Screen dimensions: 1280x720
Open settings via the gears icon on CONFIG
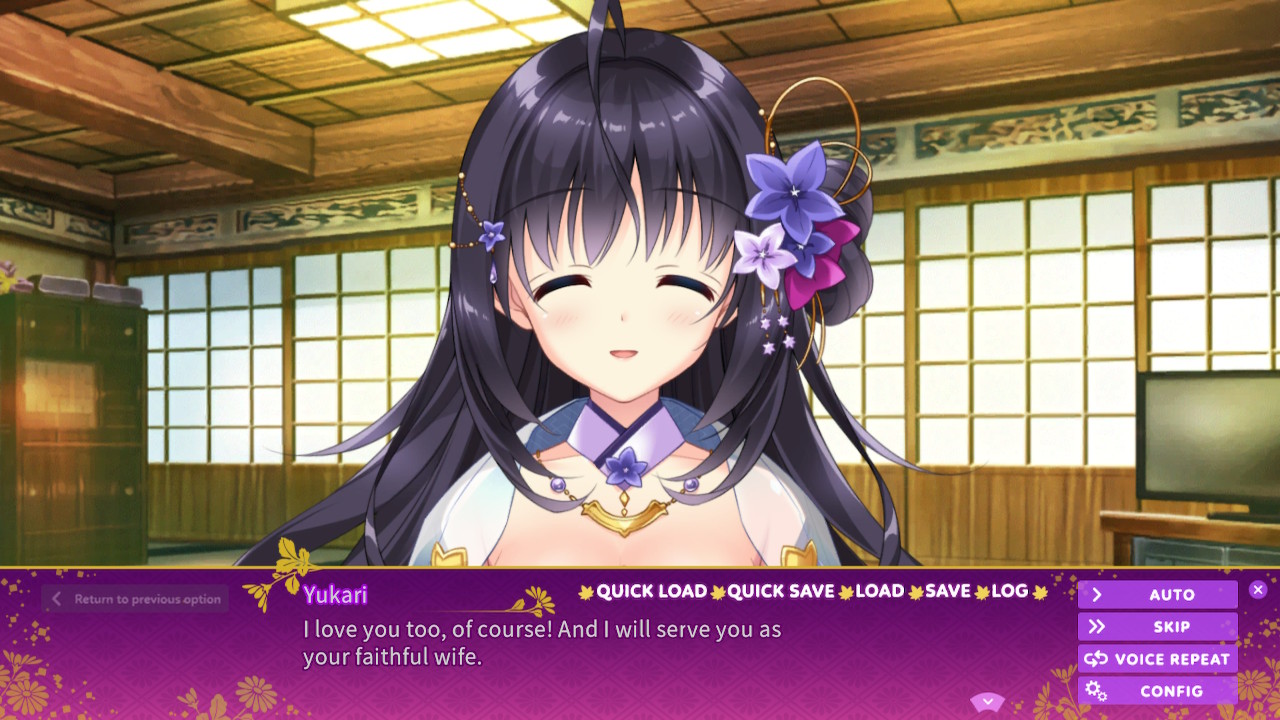pyautogui.click(x=1095, y=690)
